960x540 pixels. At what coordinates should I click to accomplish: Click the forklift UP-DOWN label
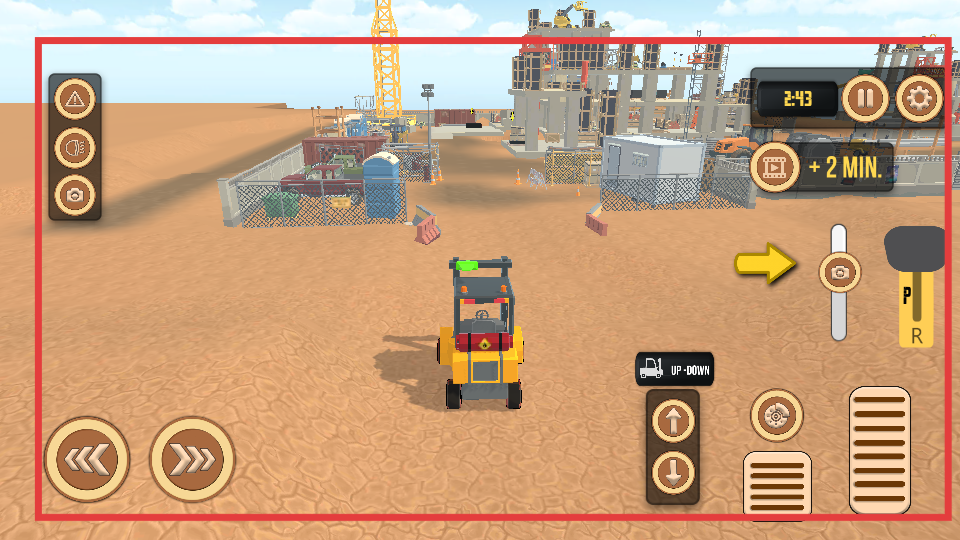click(x=674, y=370)
